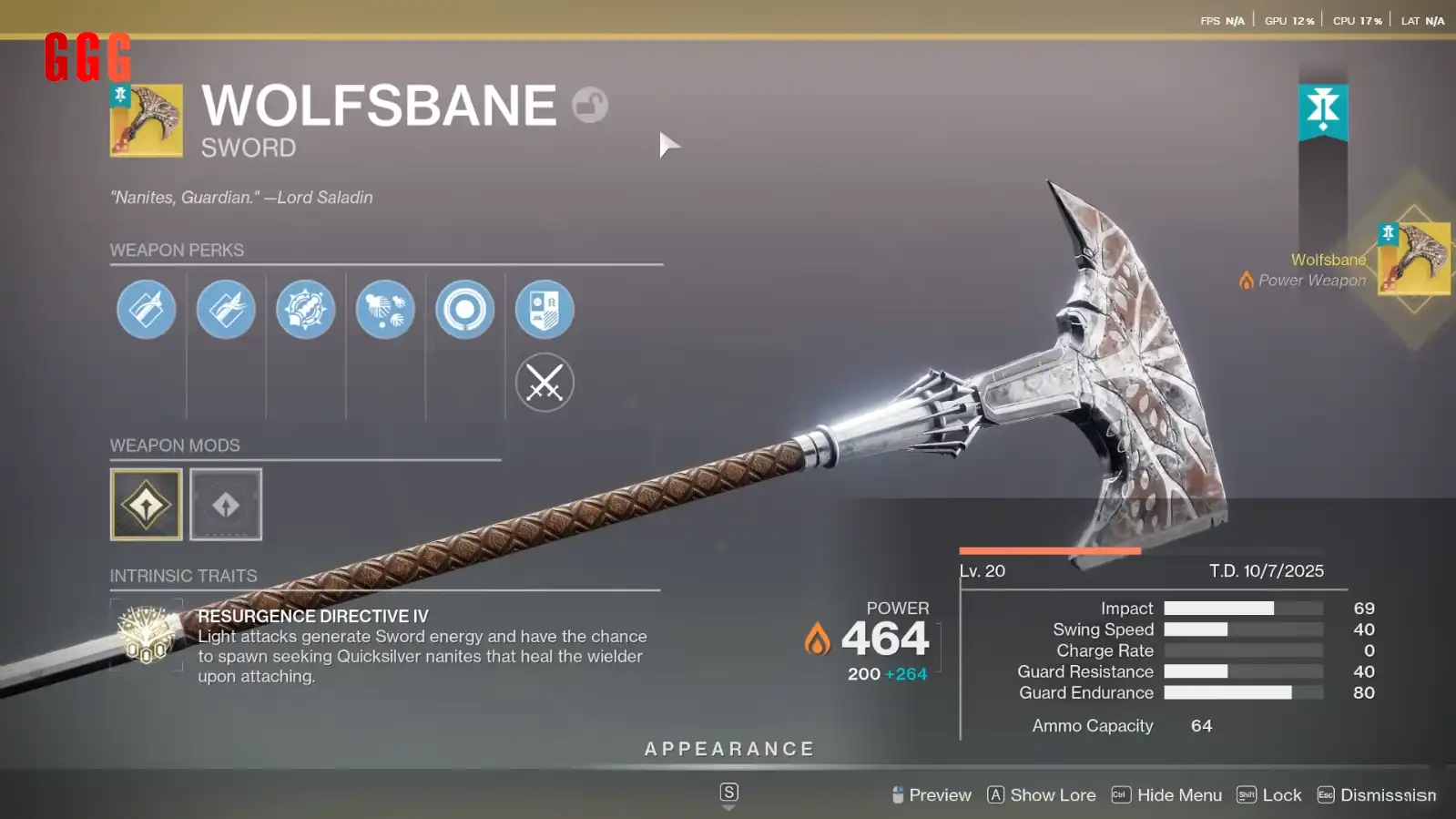Image resolution: width=1456 pixels, height=819 pixels.
Task: Choose the concentric ring perk icon
Action: (x=464, y=310)
